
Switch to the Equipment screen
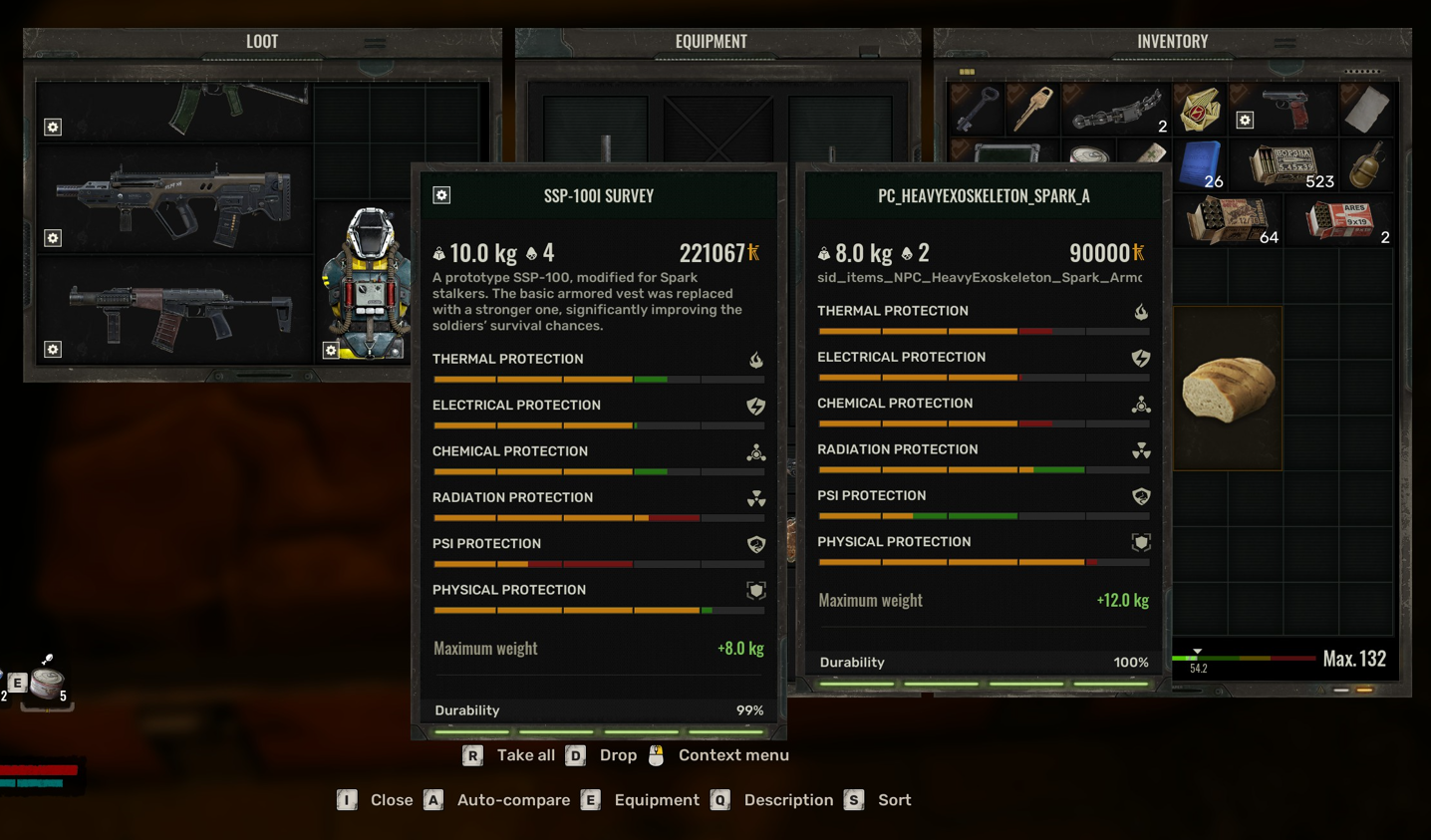click(x=656, y=799)
